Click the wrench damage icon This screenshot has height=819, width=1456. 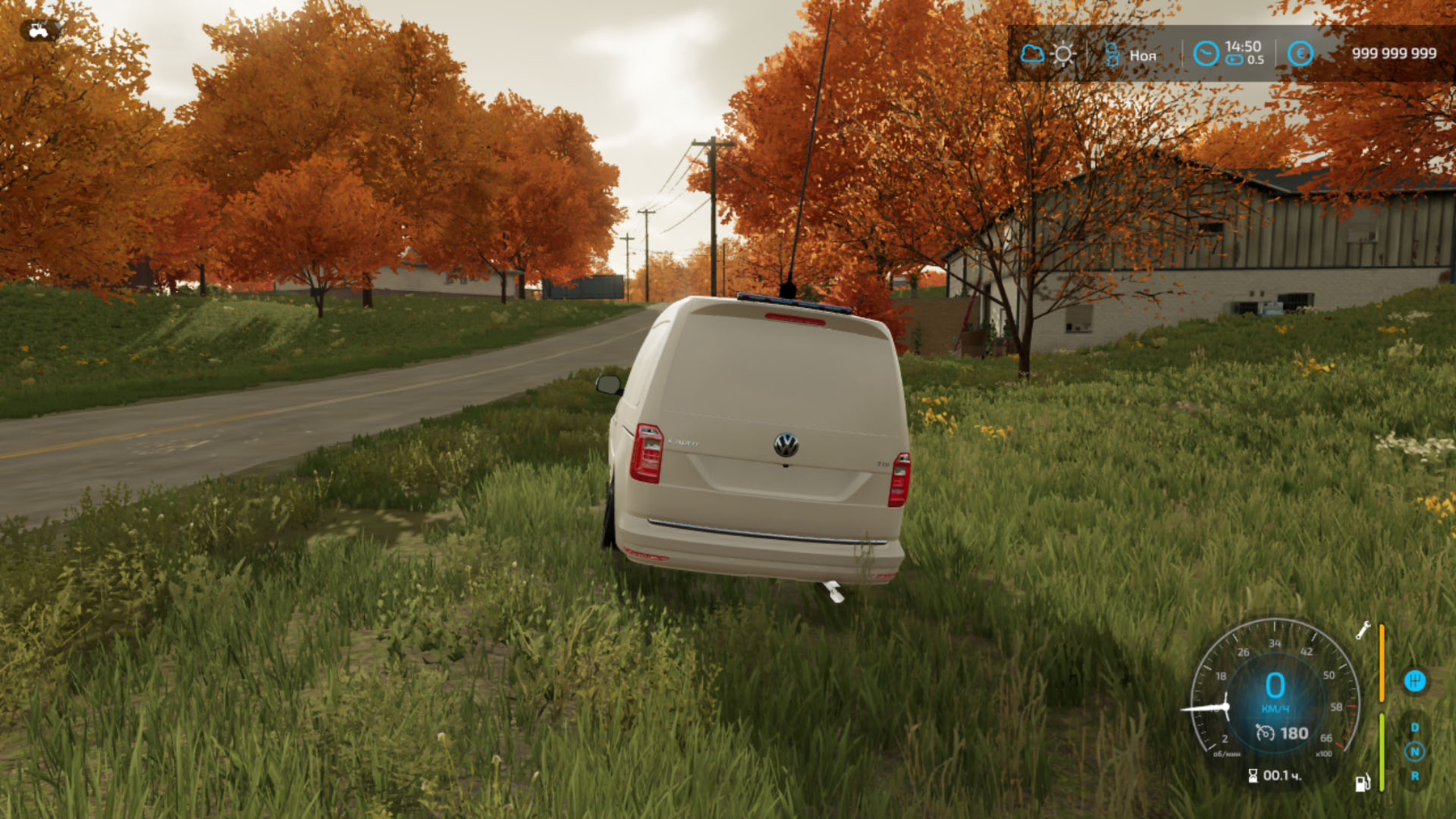pos(1363,631)
